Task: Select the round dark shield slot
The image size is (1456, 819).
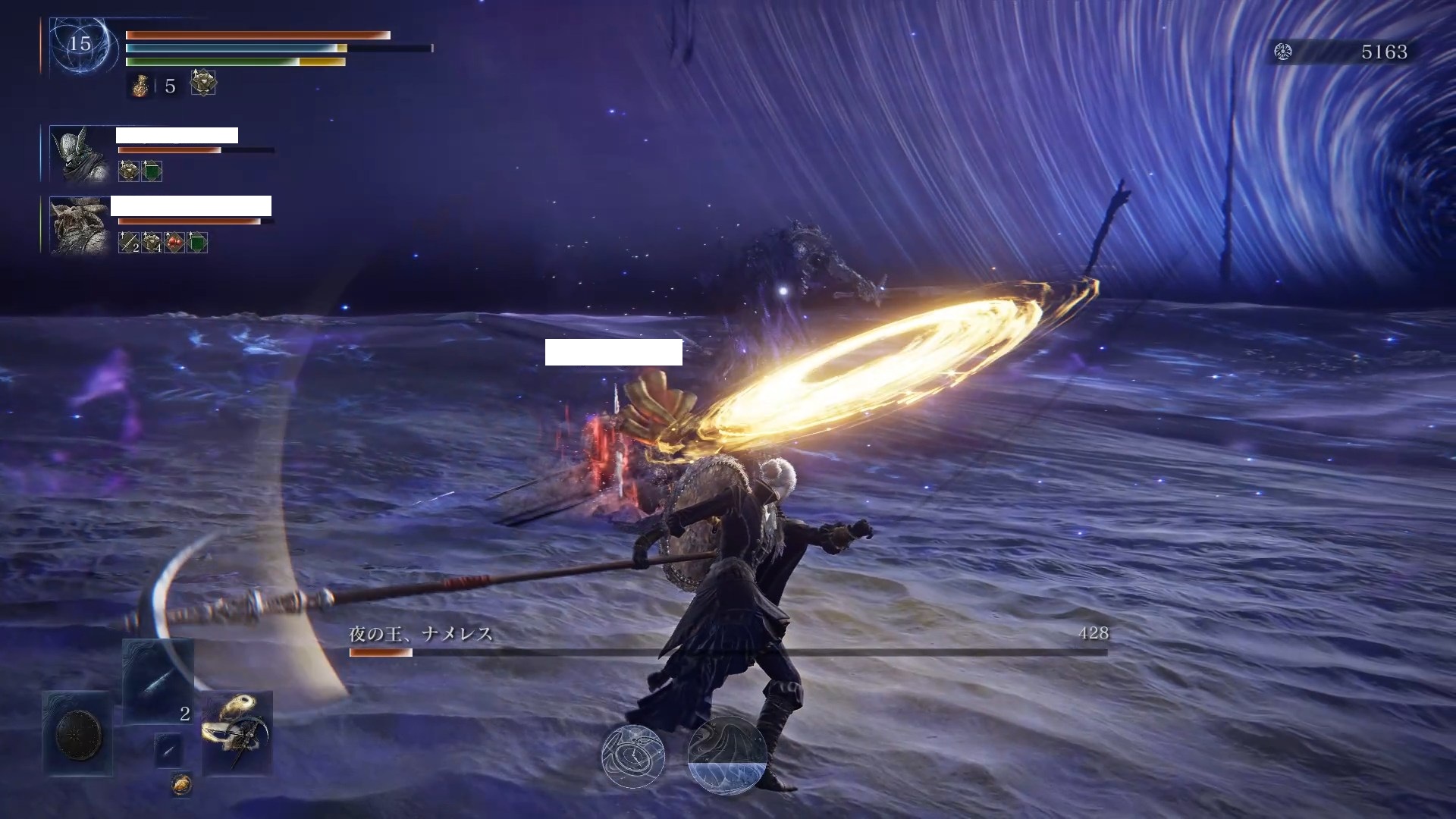Action: tap(78, 733)
